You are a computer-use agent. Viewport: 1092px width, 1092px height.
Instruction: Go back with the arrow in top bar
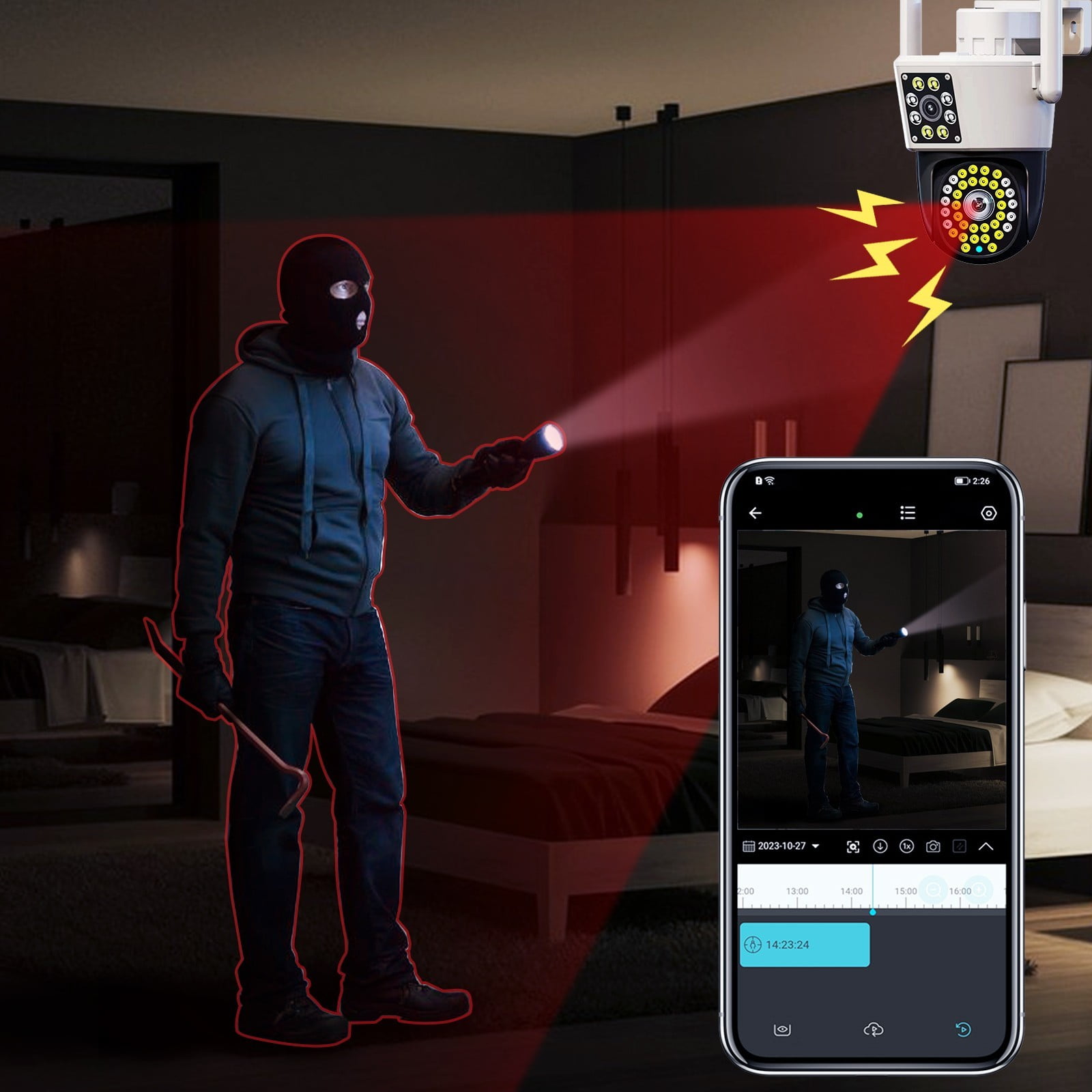[755, 513]
